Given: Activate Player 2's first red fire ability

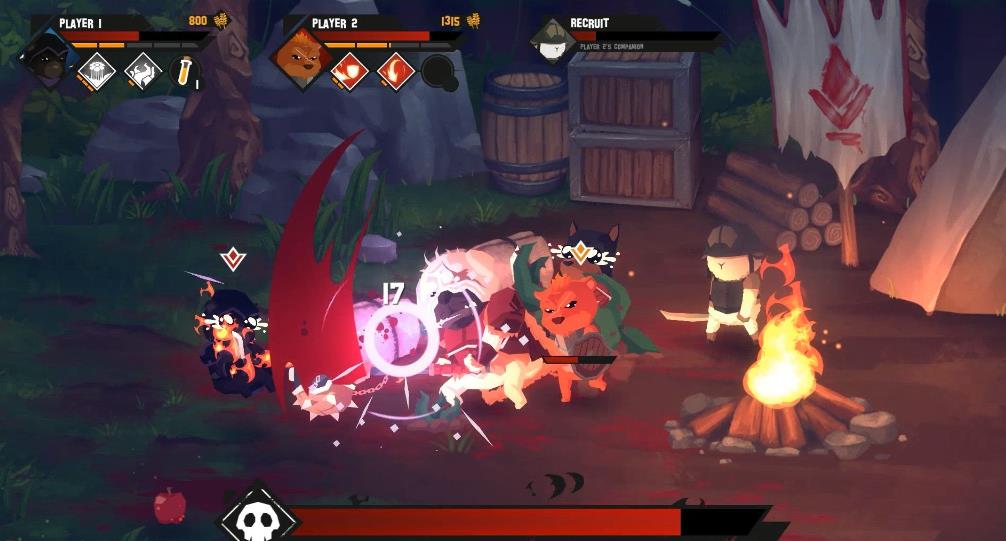Looking at the screenshot, I should click(349, 71).
